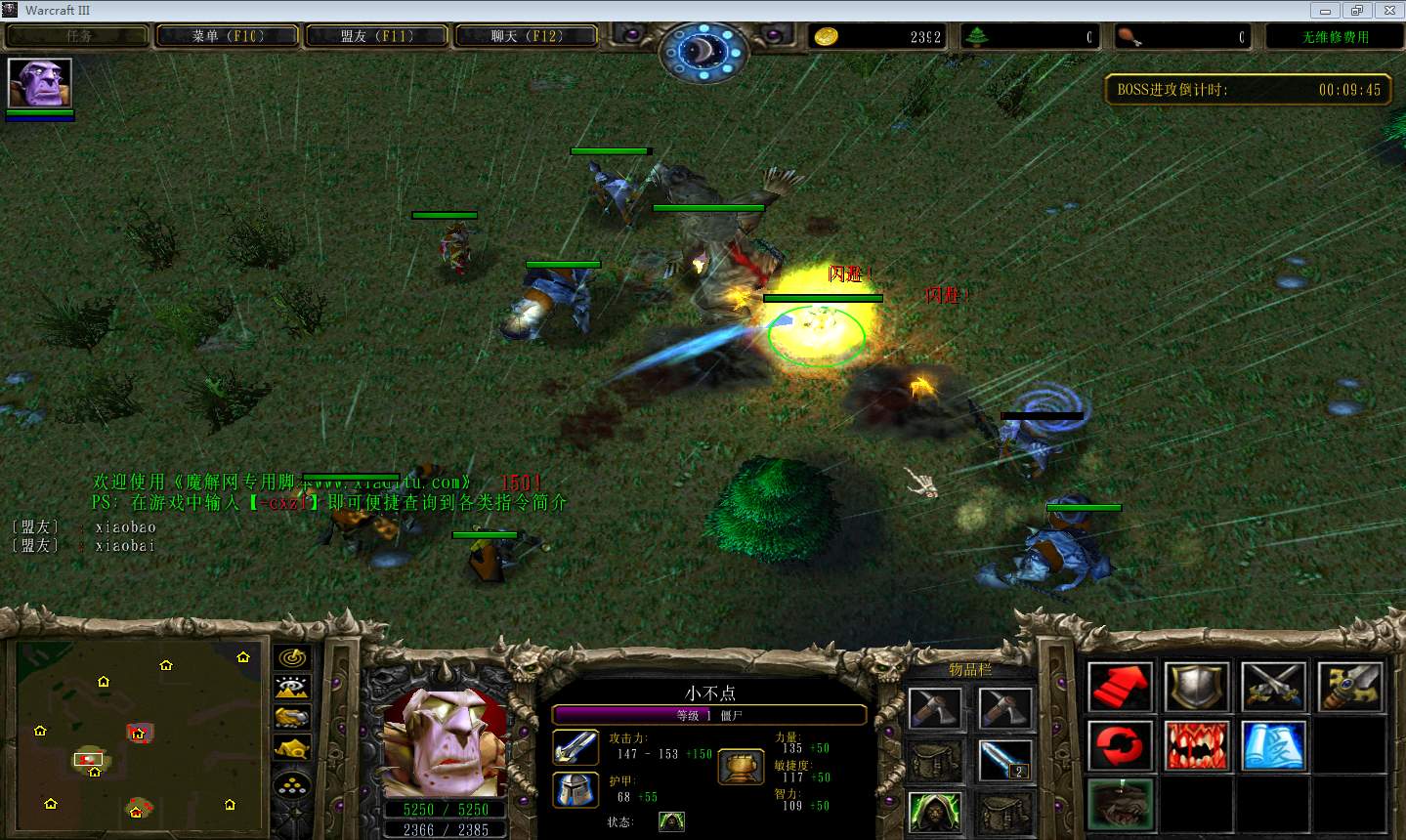Use the glowing blue sword inventory item
Screen dimensions: 1406x840
[x=1003, y=760]
